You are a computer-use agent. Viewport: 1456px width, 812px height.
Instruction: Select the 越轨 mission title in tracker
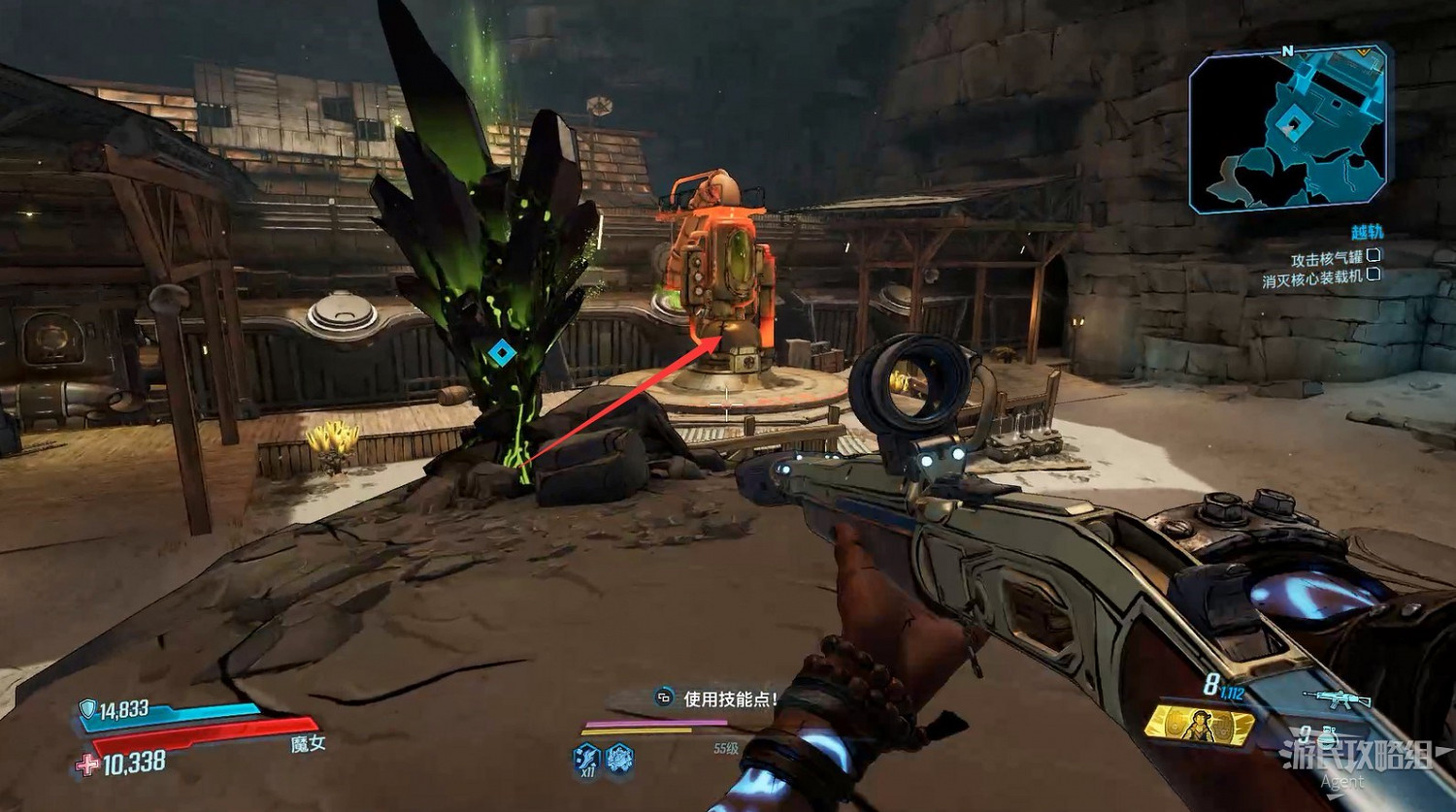click(1367, 233)
